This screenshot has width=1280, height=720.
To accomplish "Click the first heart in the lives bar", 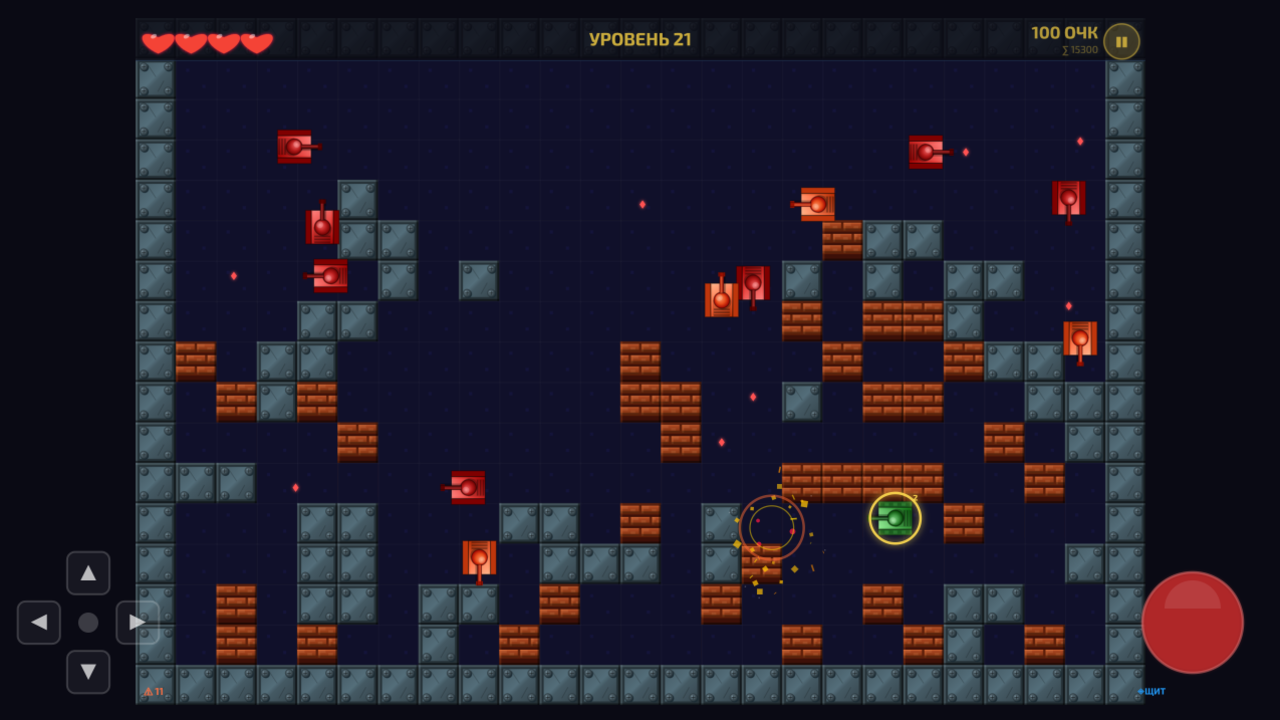I will tap(157, 41).
